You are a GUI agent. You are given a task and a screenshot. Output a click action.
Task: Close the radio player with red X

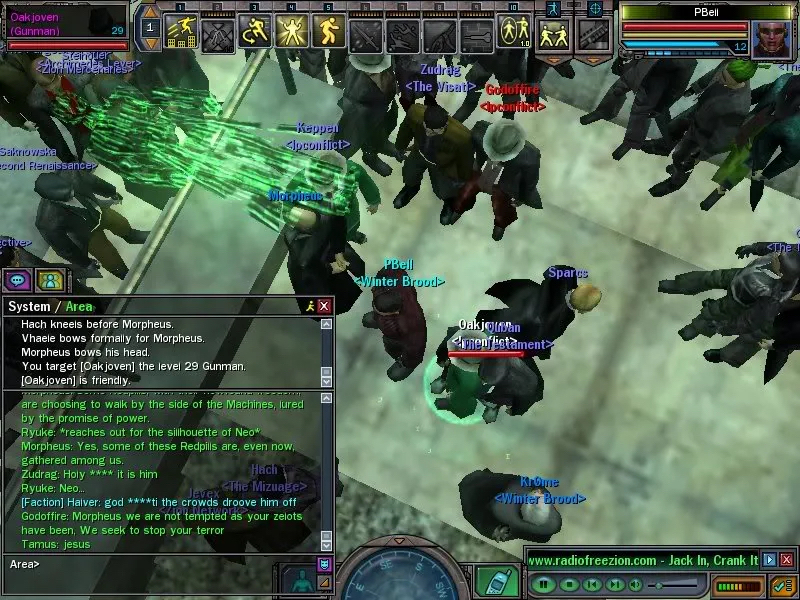tap(784, 560)
